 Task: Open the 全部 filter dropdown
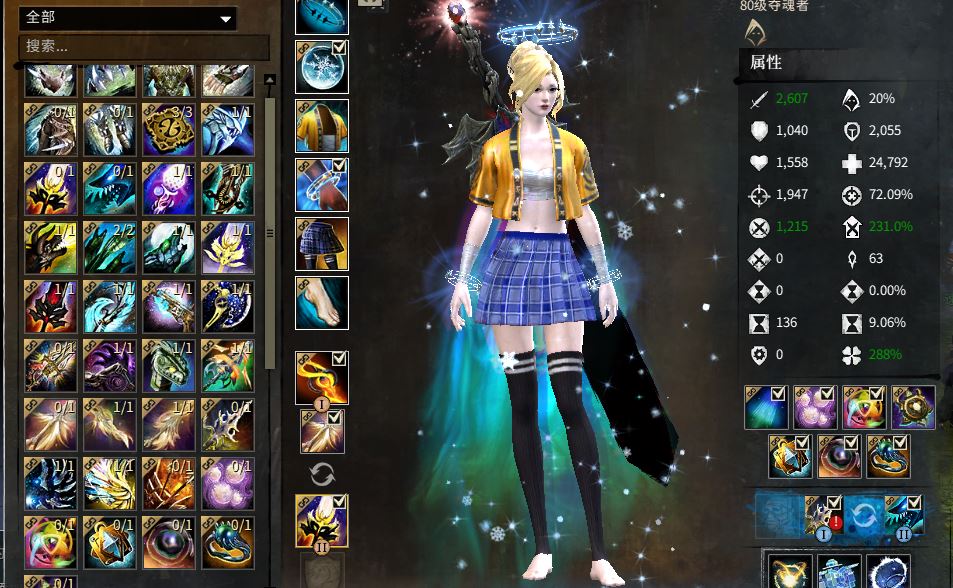pos(127,18)
